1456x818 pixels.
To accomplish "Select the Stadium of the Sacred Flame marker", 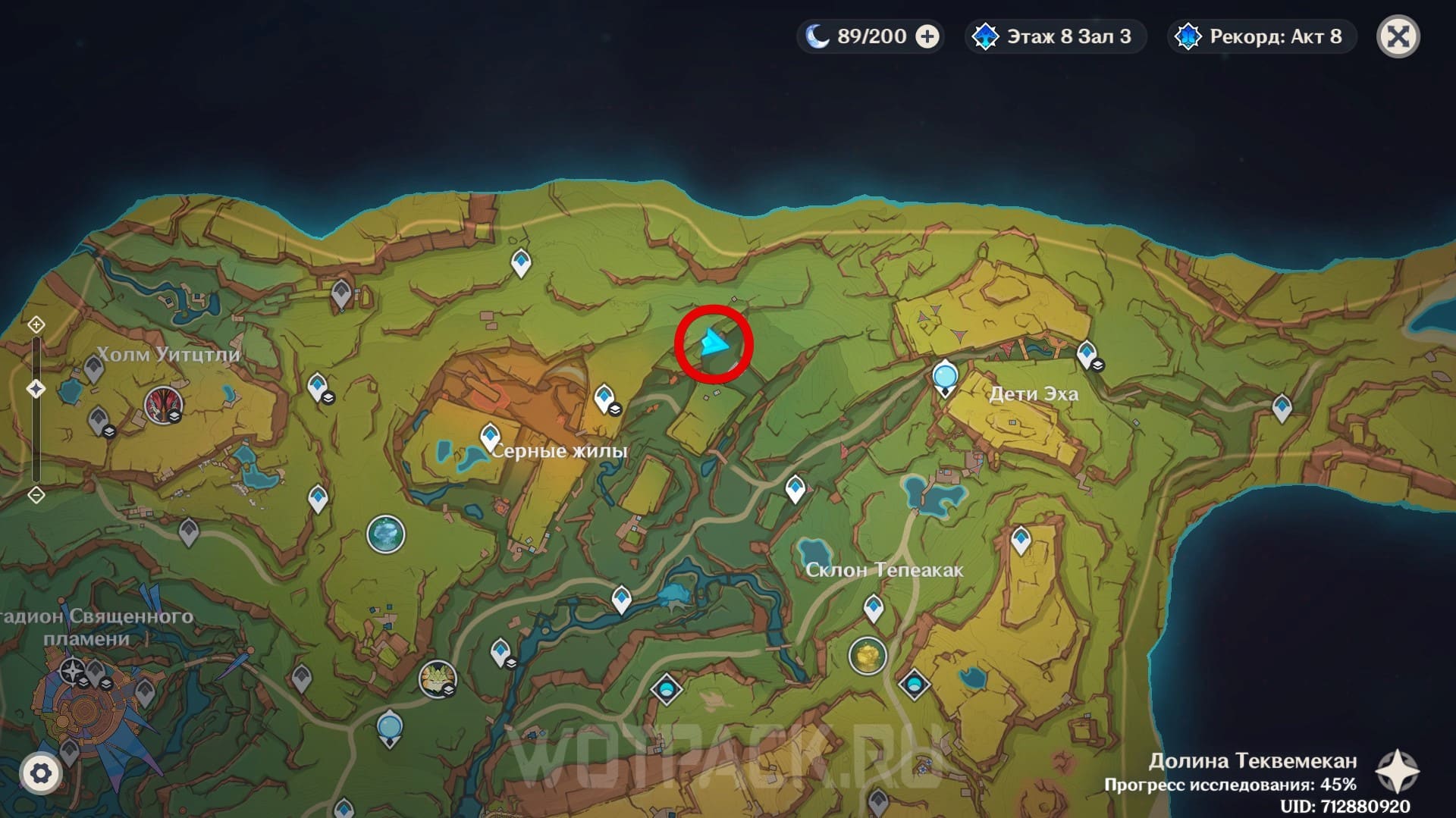I will click(72, 671).
